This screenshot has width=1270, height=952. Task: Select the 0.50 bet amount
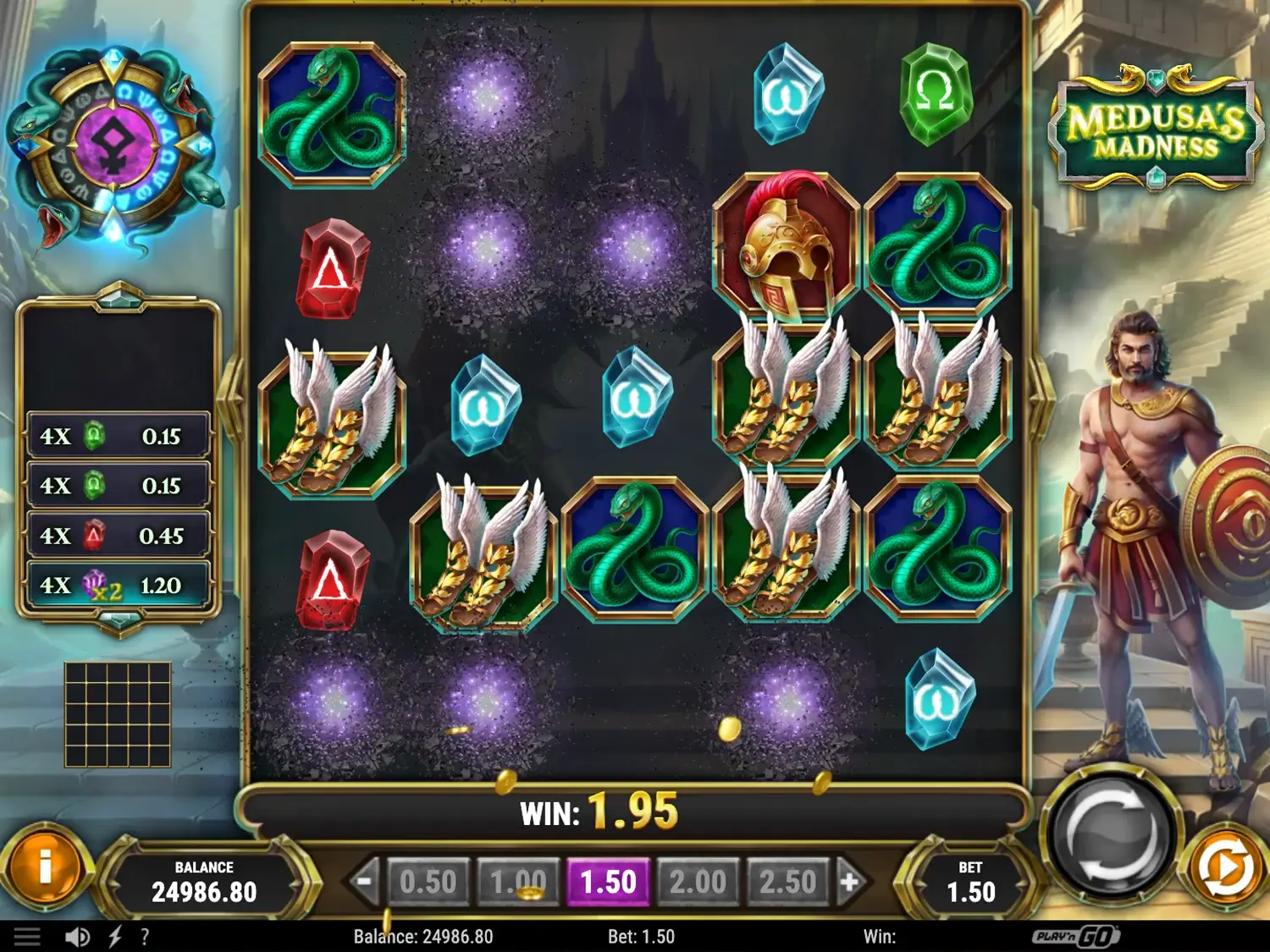428,883
